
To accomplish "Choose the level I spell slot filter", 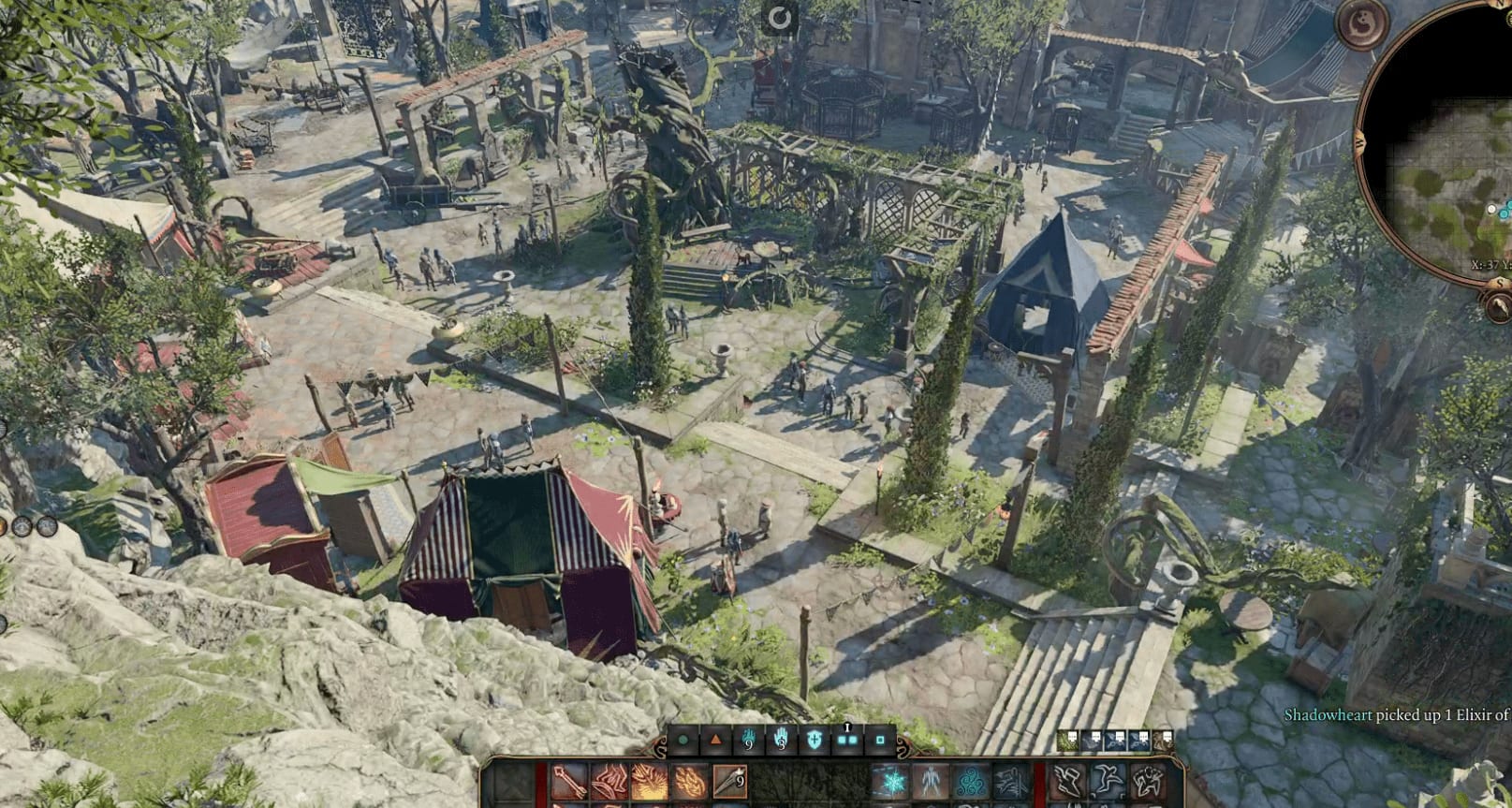I will (847, 740).
